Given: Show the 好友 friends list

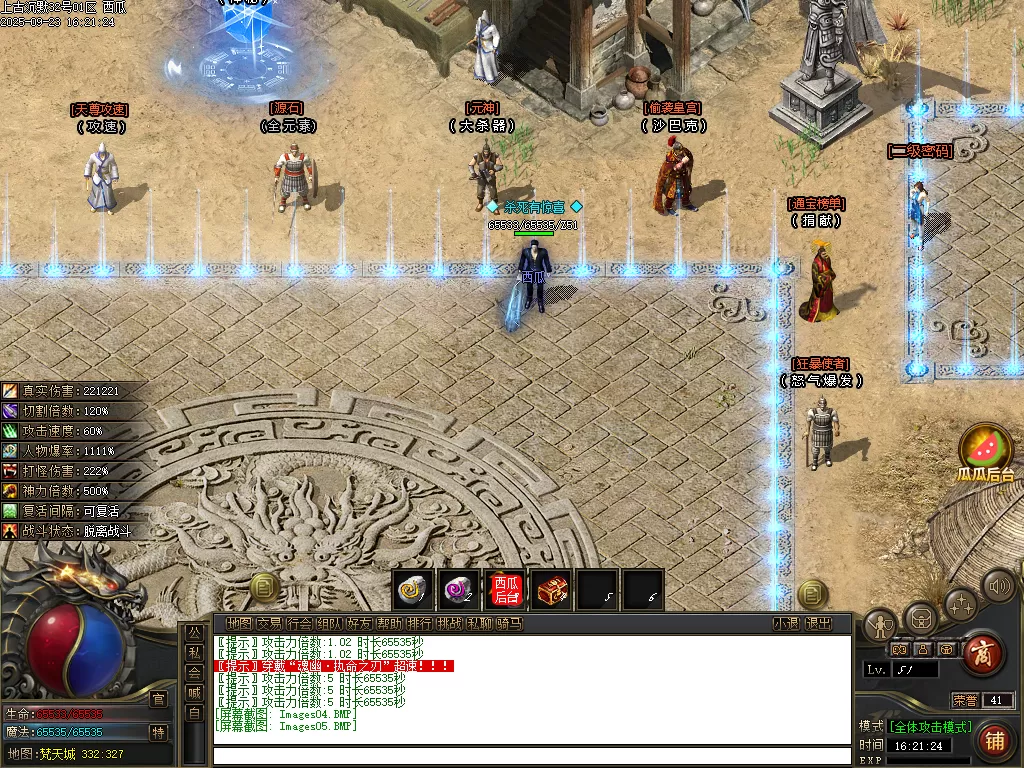Looking at the screenshot, I should [359, 624].
